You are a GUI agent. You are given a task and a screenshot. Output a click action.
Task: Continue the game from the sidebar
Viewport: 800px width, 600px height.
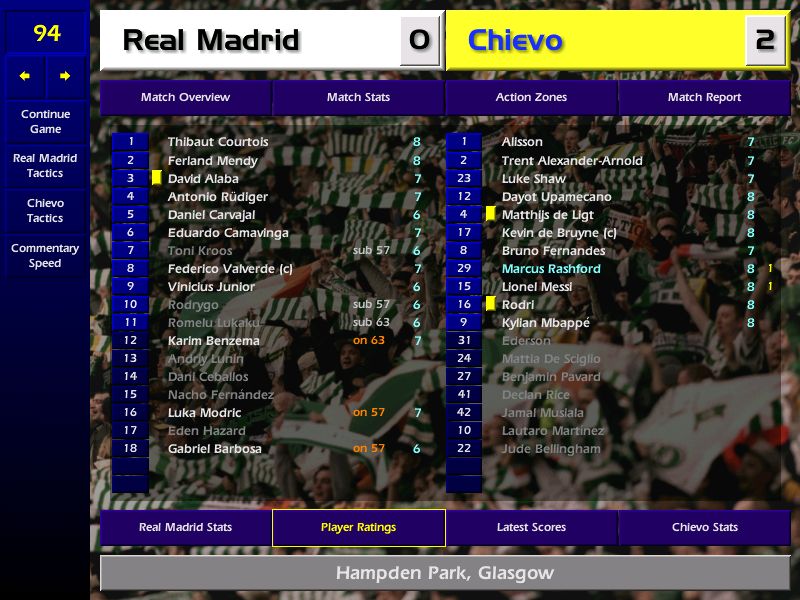tap(45, 122)
